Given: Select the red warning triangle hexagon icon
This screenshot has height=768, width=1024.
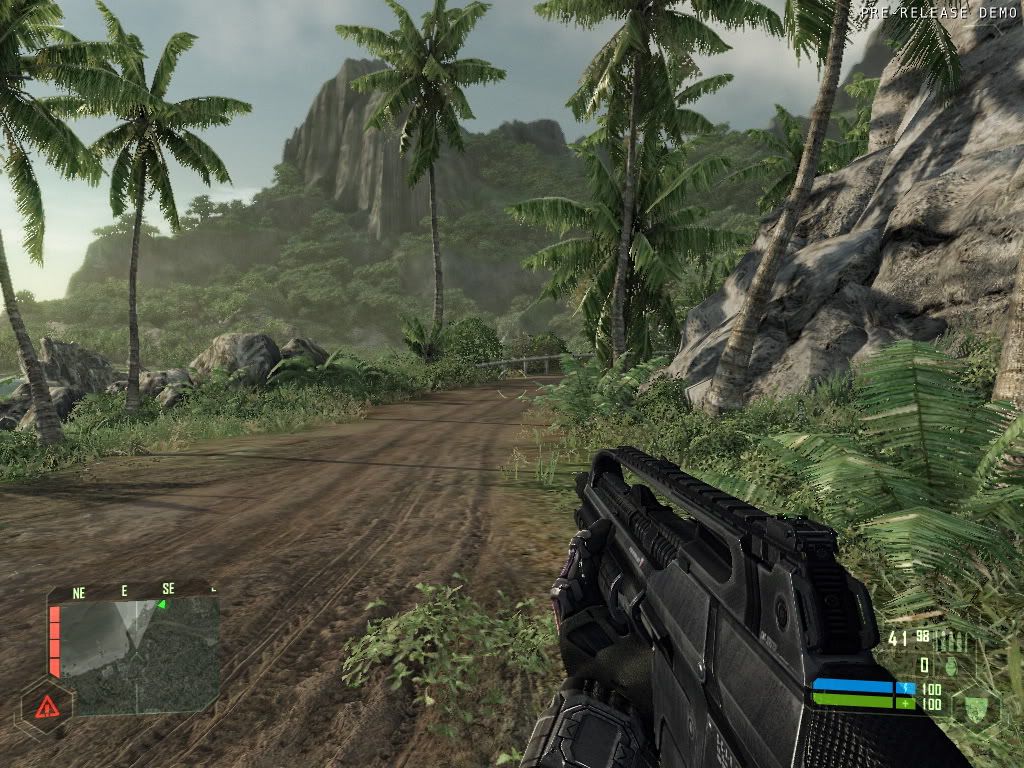Looking at the screenshot, I should click(x=45, y=709).
